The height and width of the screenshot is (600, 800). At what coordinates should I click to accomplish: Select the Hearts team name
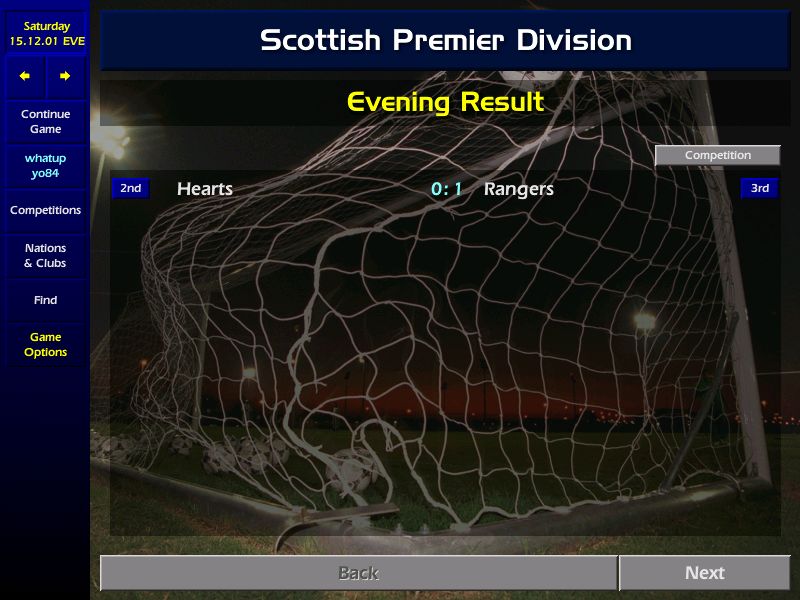click(x=205, y=189)
